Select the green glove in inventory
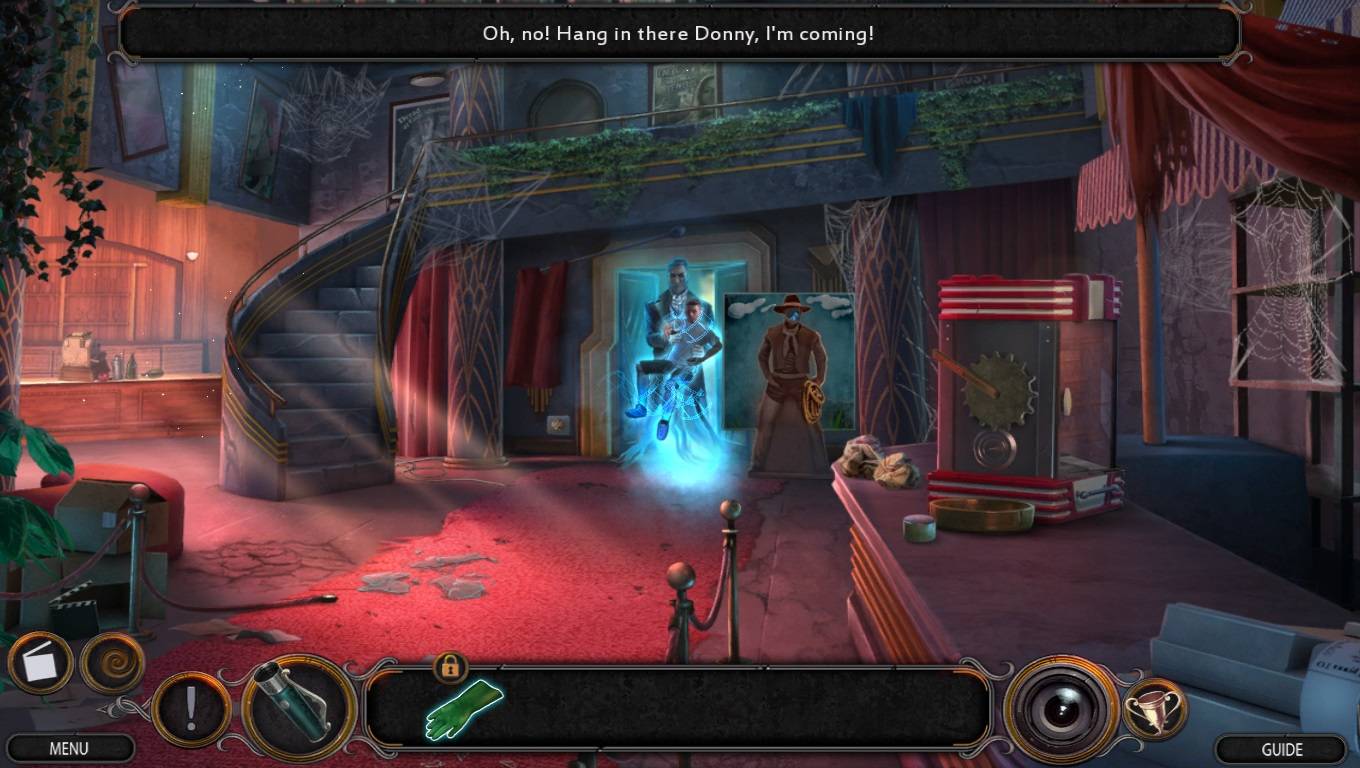The image size is (1360, 768). pyautogui.click(x=462, y=709)
